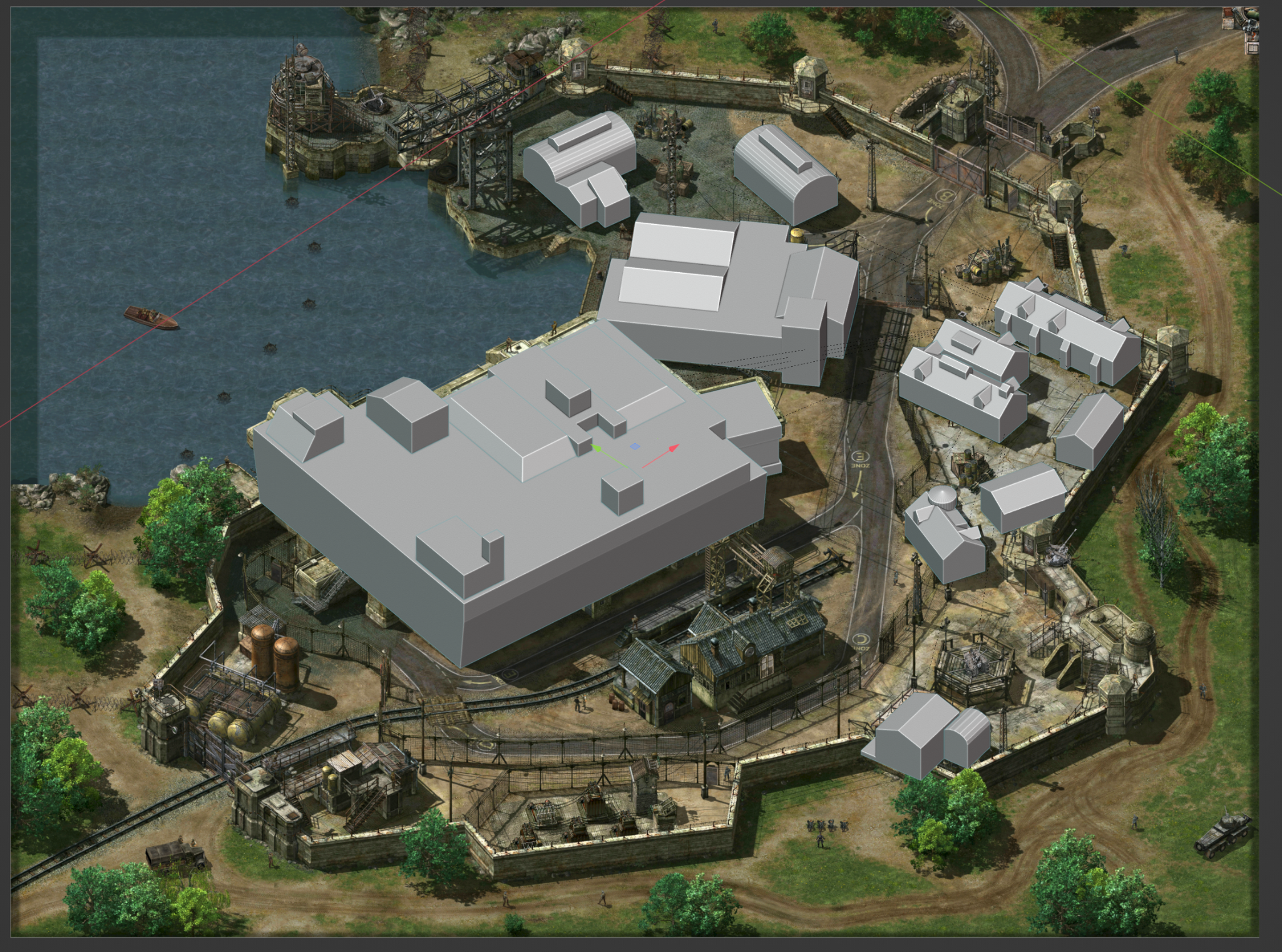
Task: Click the orange question mark help button
Action: click(1253, 36)
